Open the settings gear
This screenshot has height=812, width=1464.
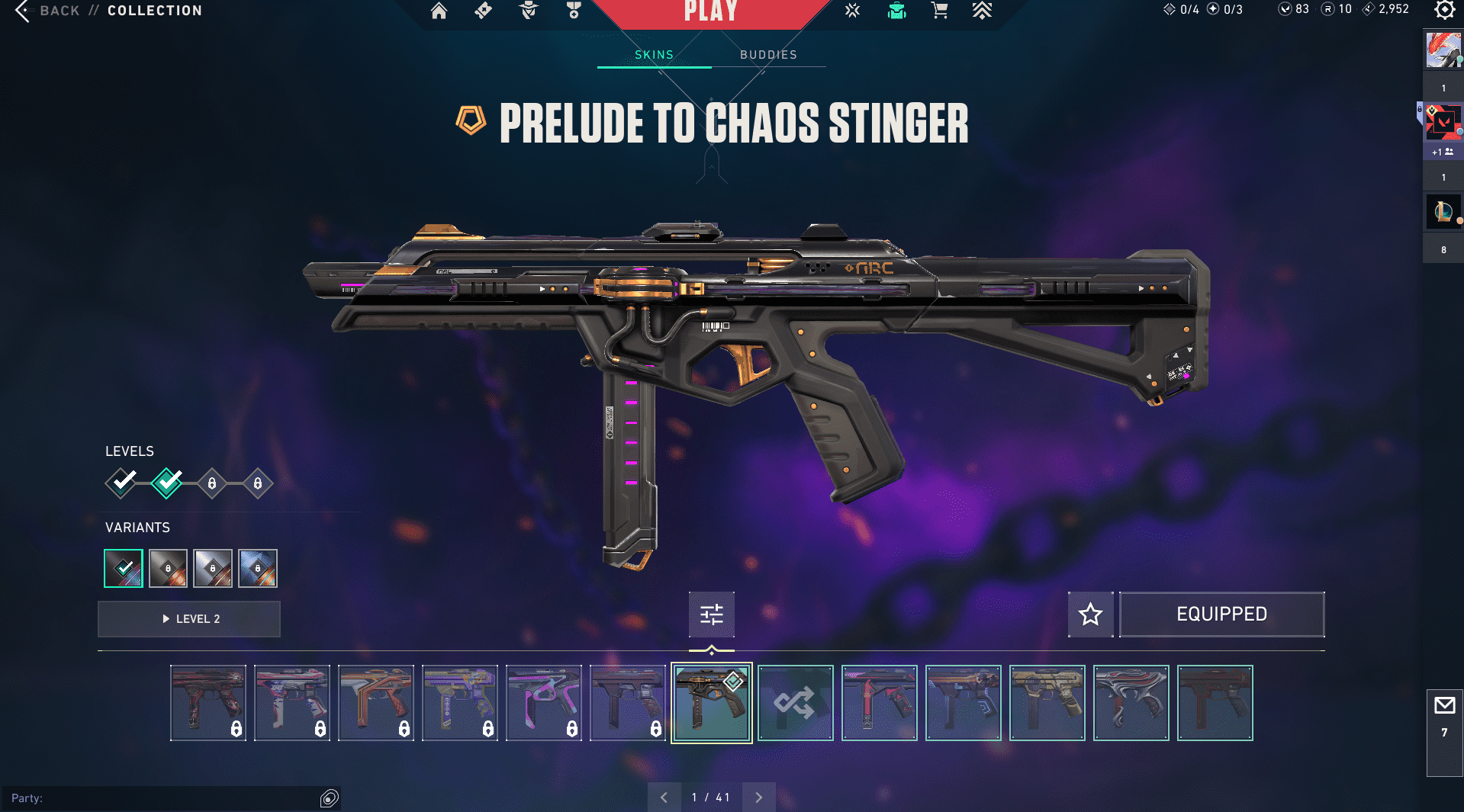(1444, 10)
